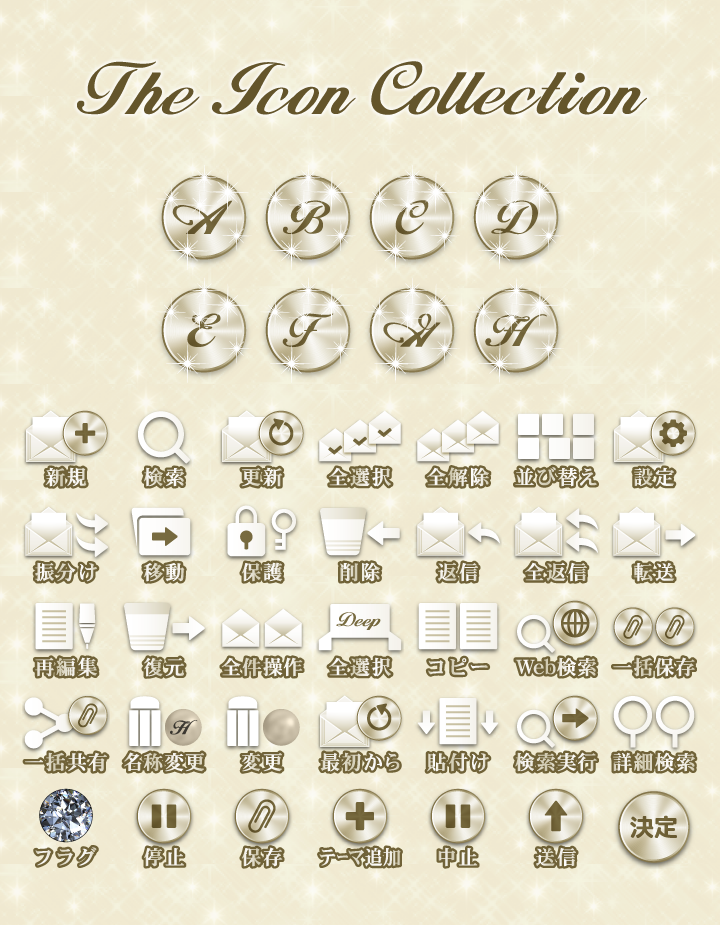This screenshot has width=720, height=925.
Task: Open the Web検索 globe search icon
Action: click(x=556, y=627)
